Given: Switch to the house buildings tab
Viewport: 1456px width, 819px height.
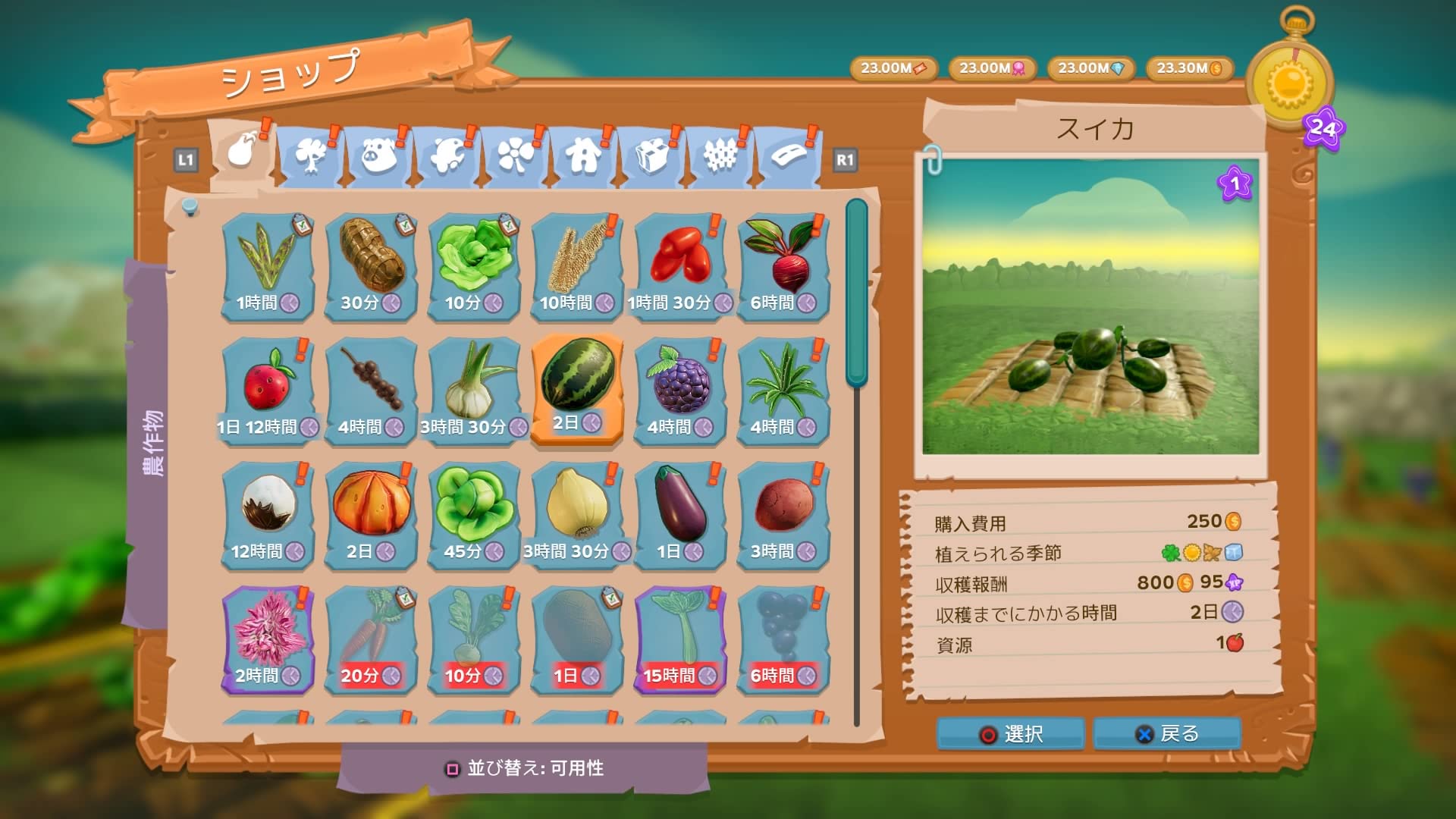Looking at the screenshot, I should point(583,157).
